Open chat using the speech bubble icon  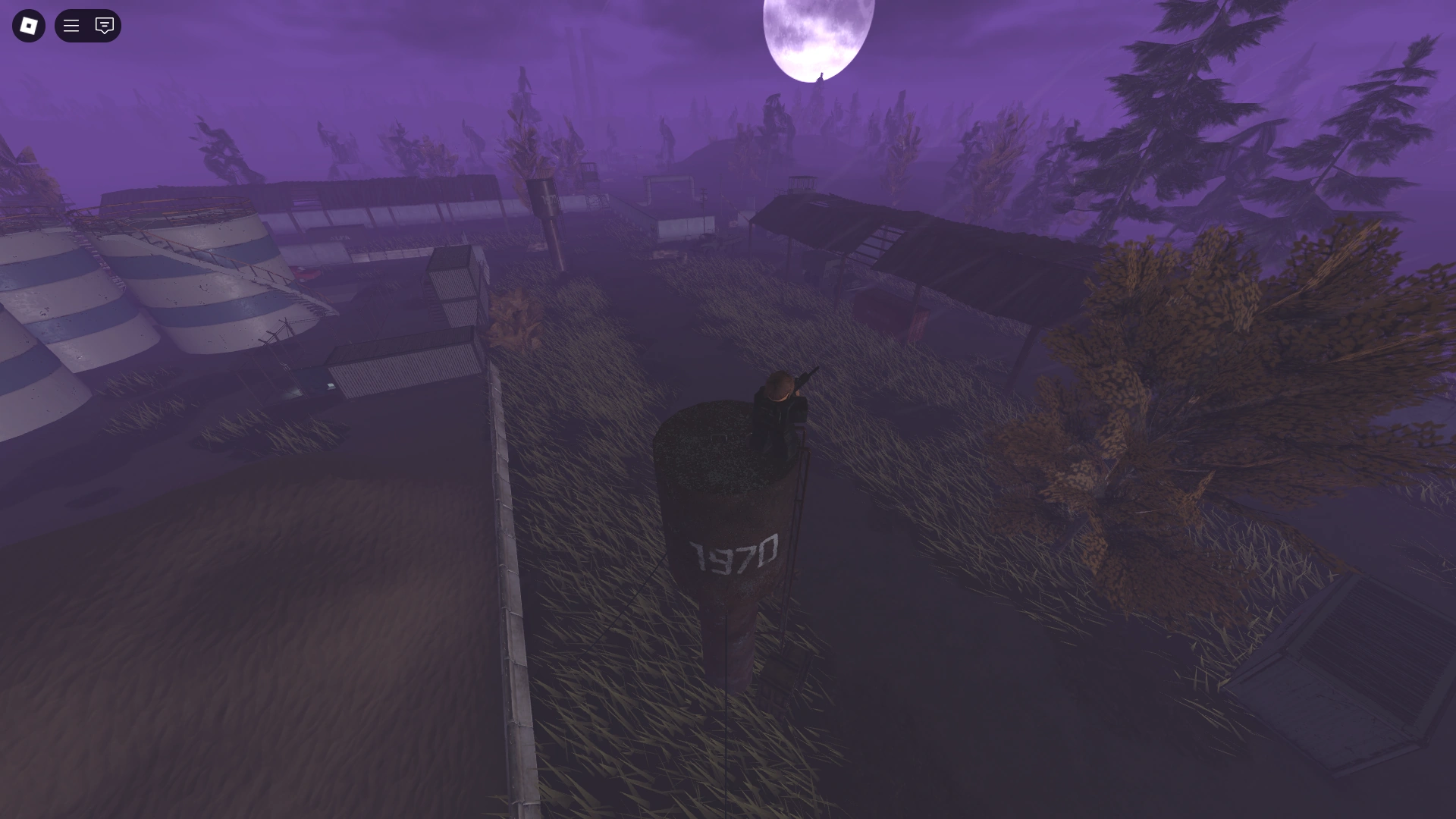click(104, 25)
